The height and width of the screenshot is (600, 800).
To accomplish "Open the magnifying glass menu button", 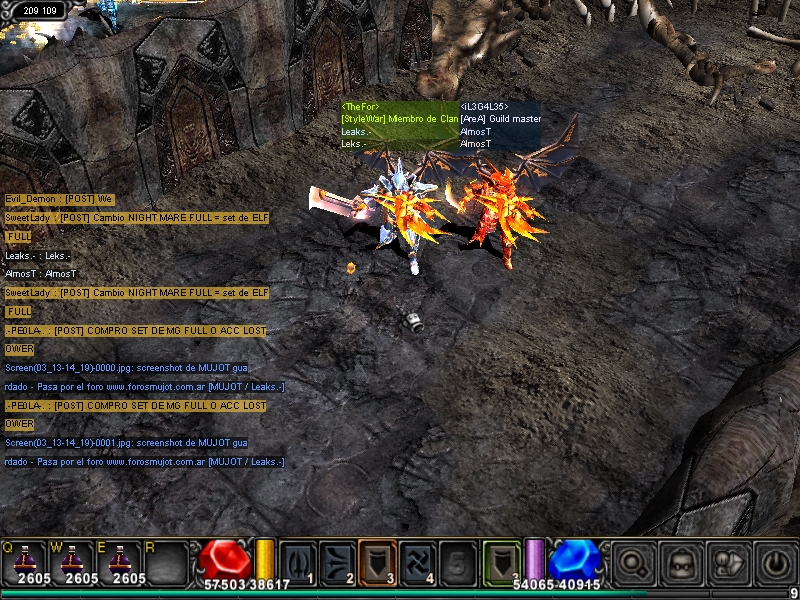I will click(x=633, y=562).
